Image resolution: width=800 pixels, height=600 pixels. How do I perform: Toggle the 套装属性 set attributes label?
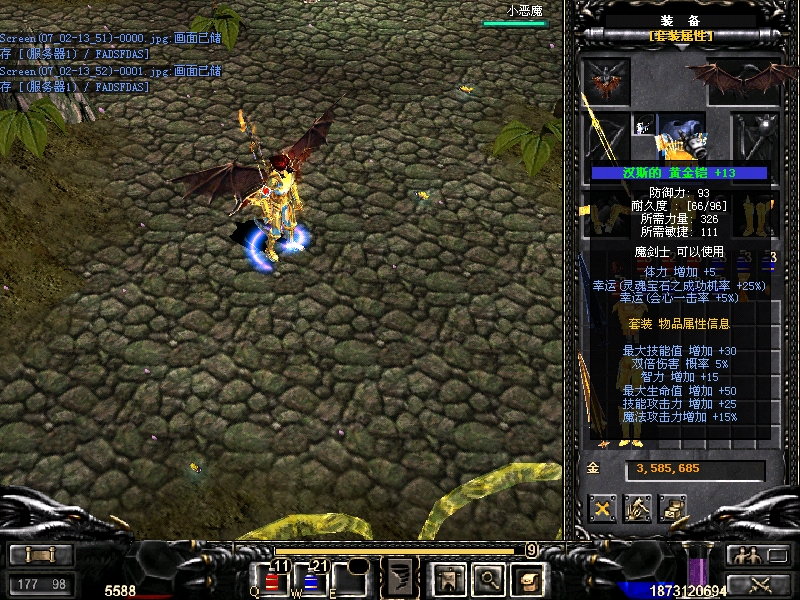tap(680, 36)
